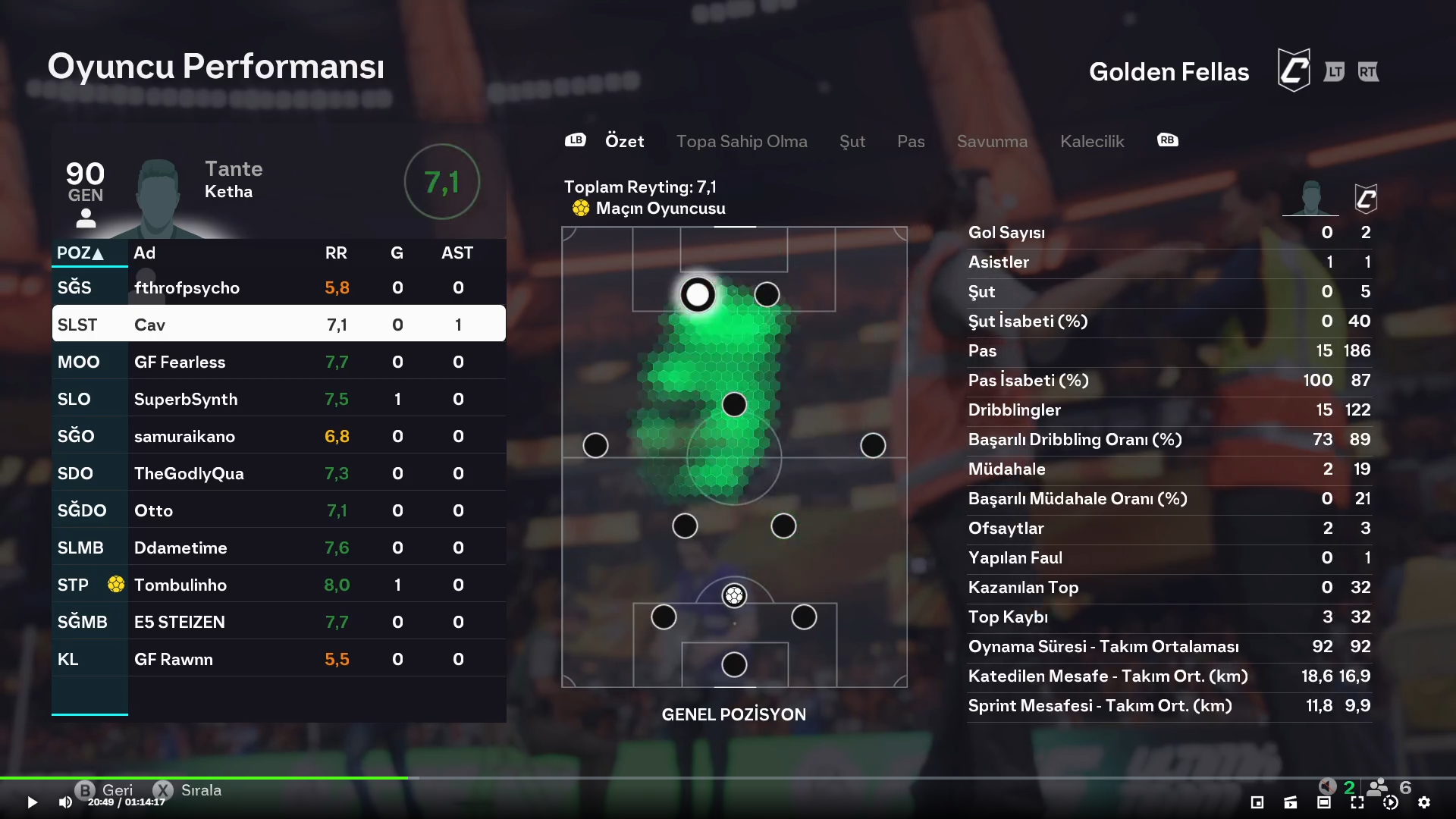The width and height of the screenshot is (1456, 819).
Task: Select the Özet summary tab
Action: coord(624,141)
